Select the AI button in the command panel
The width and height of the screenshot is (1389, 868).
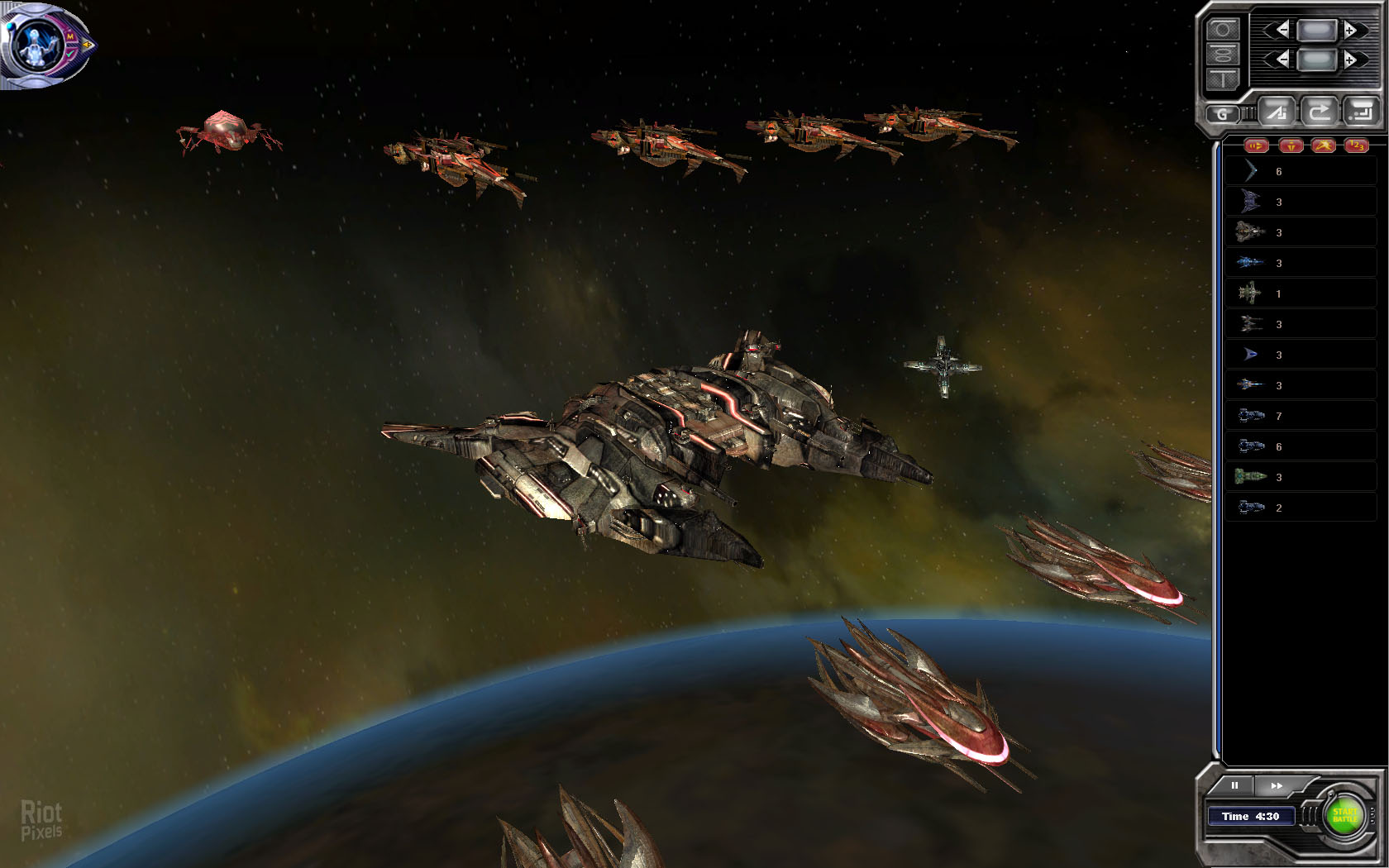tap(1277, 111)
